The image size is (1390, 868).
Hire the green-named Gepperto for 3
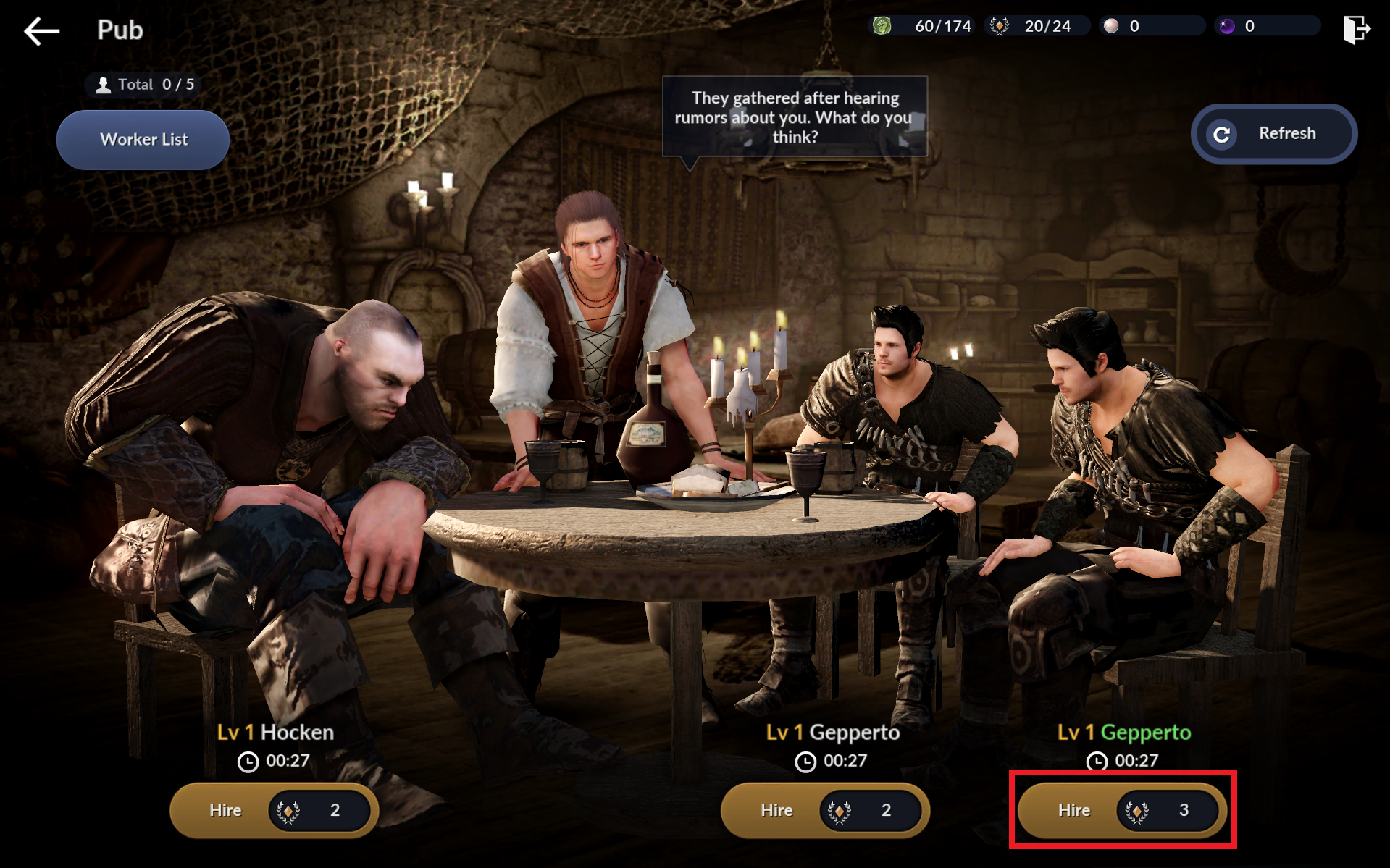point(1121,810)
